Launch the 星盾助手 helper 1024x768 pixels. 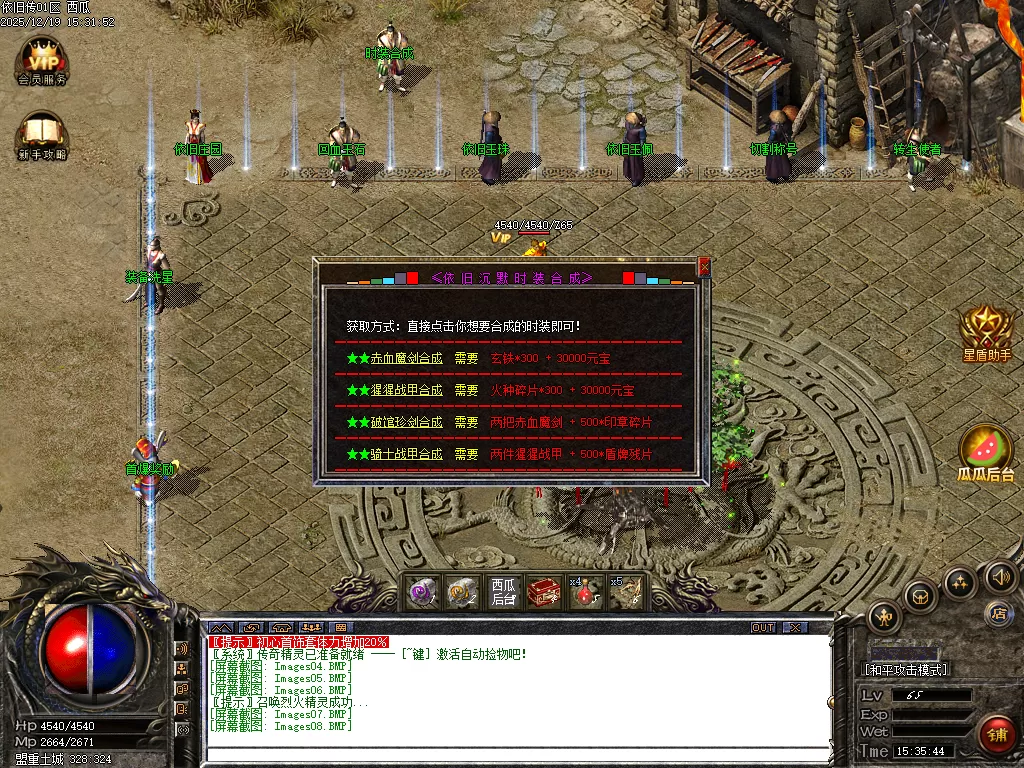click(986, 330)
